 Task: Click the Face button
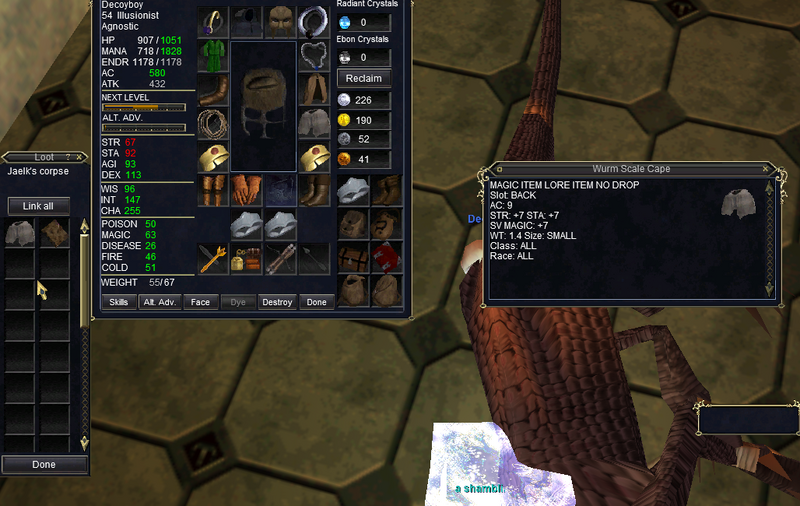200,302
